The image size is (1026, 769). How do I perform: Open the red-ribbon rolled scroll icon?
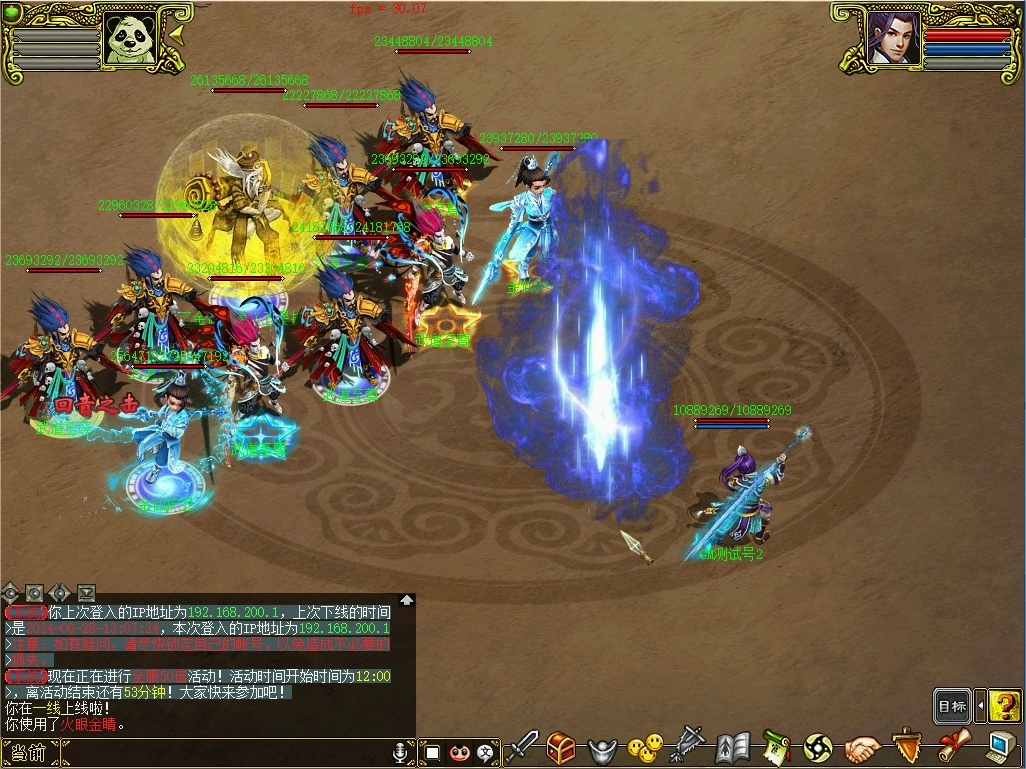tap(953, 746)
